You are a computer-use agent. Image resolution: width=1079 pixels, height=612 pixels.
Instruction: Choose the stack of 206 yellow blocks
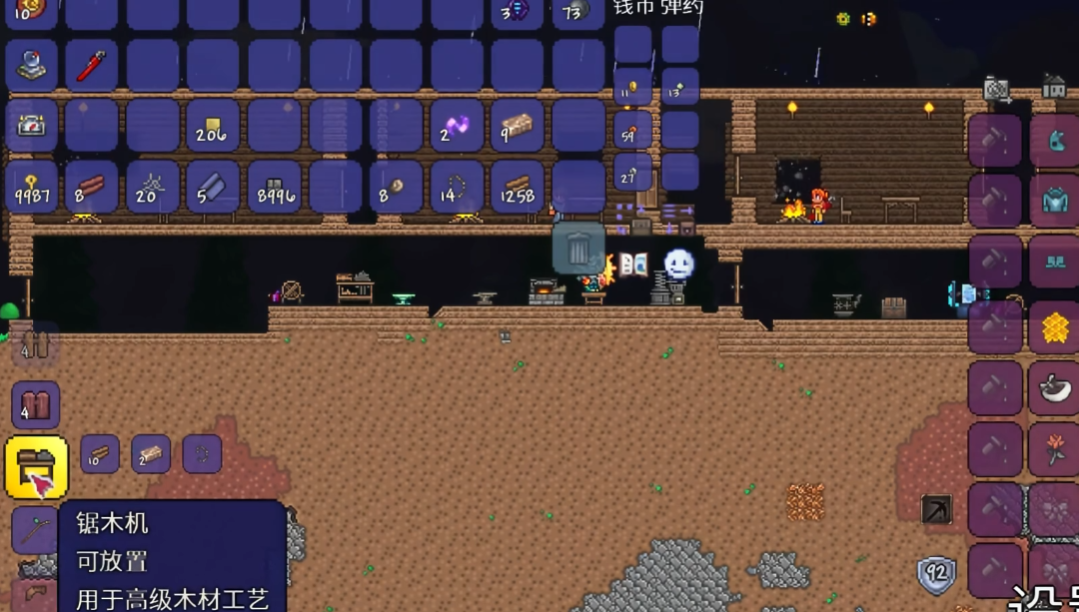(x=212, y=126)
